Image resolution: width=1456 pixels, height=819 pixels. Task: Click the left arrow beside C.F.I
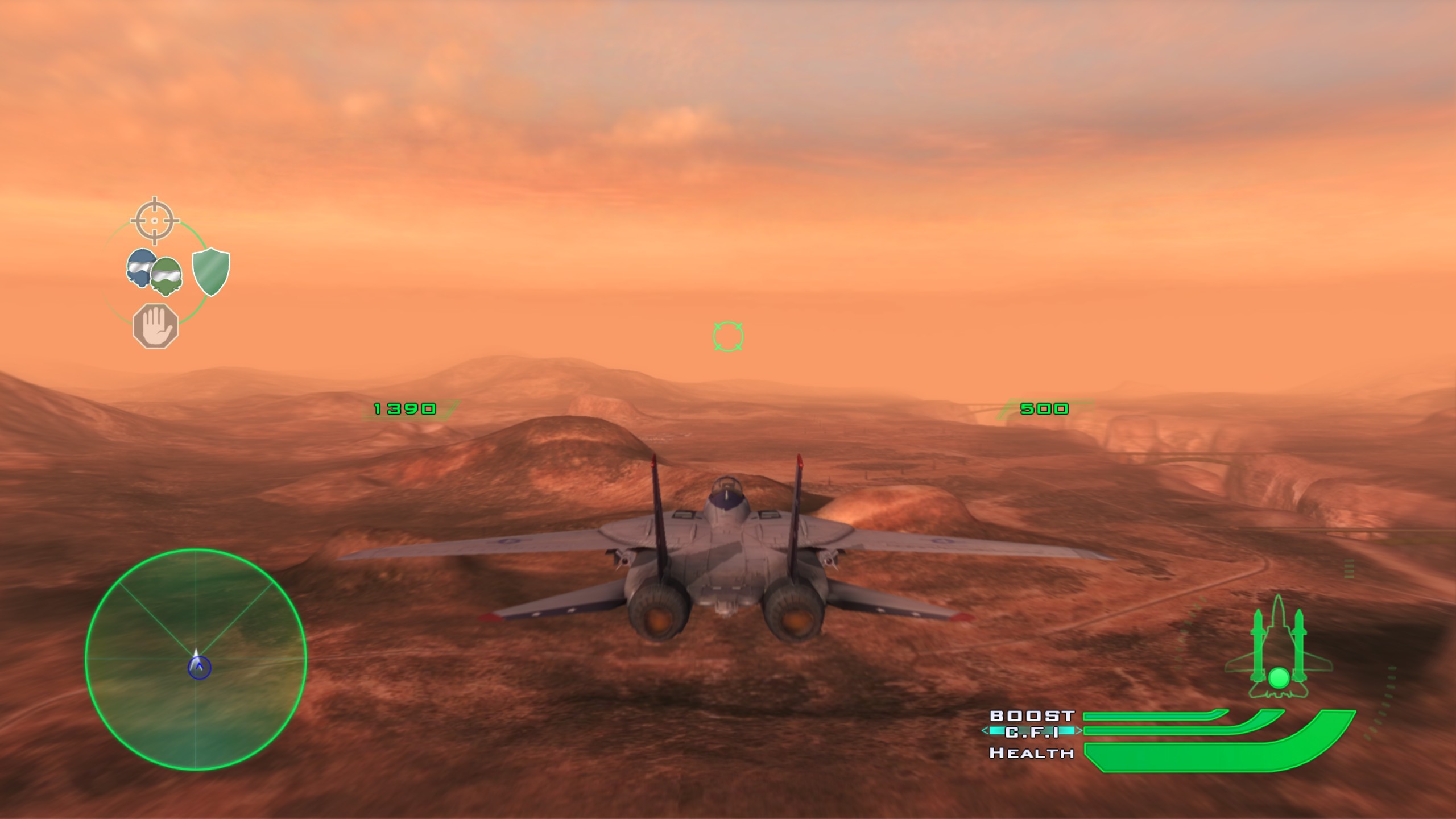click(x=985, y=731)
